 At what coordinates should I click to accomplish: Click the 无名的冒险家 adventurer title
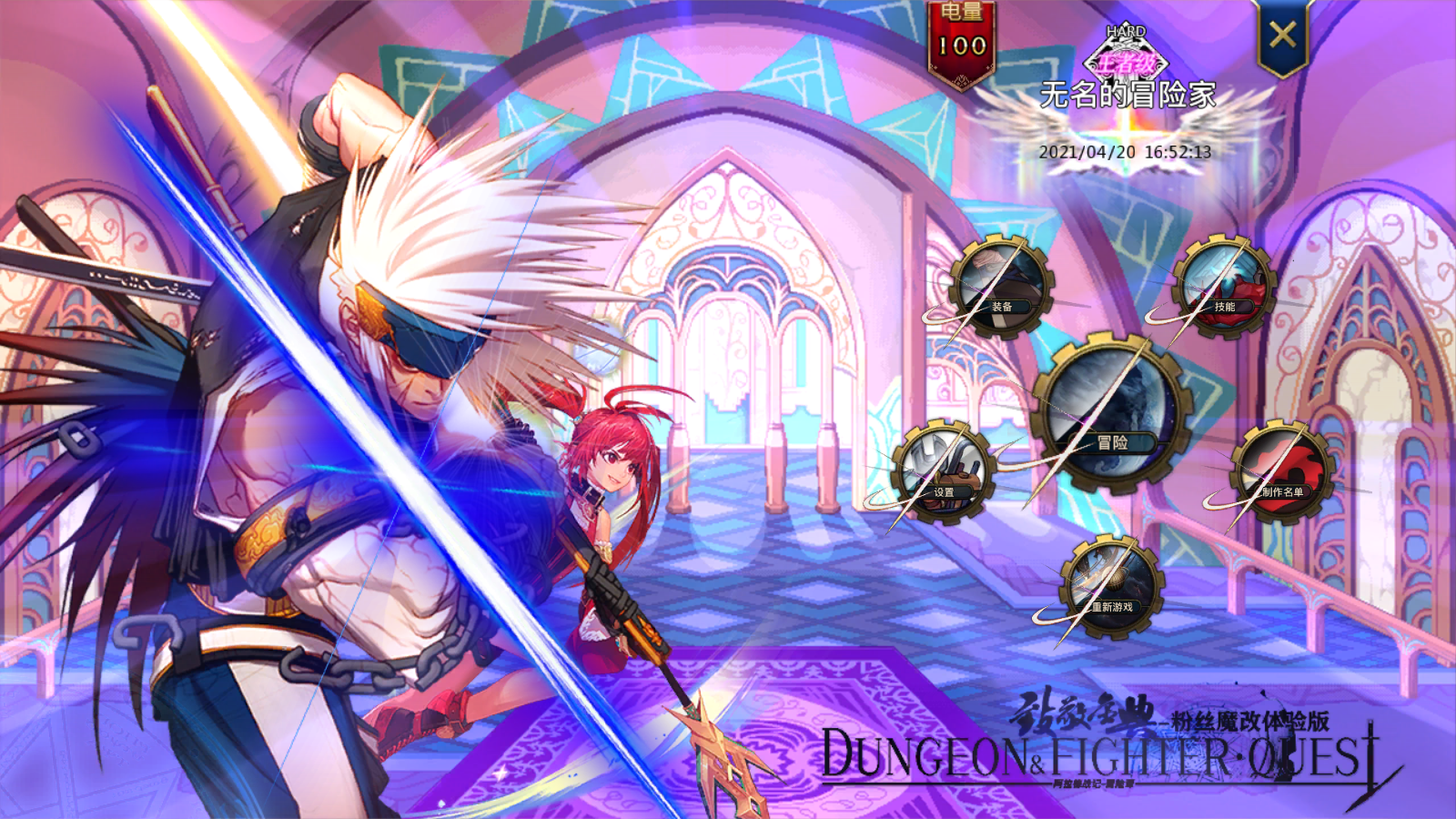coord(1128,95)
